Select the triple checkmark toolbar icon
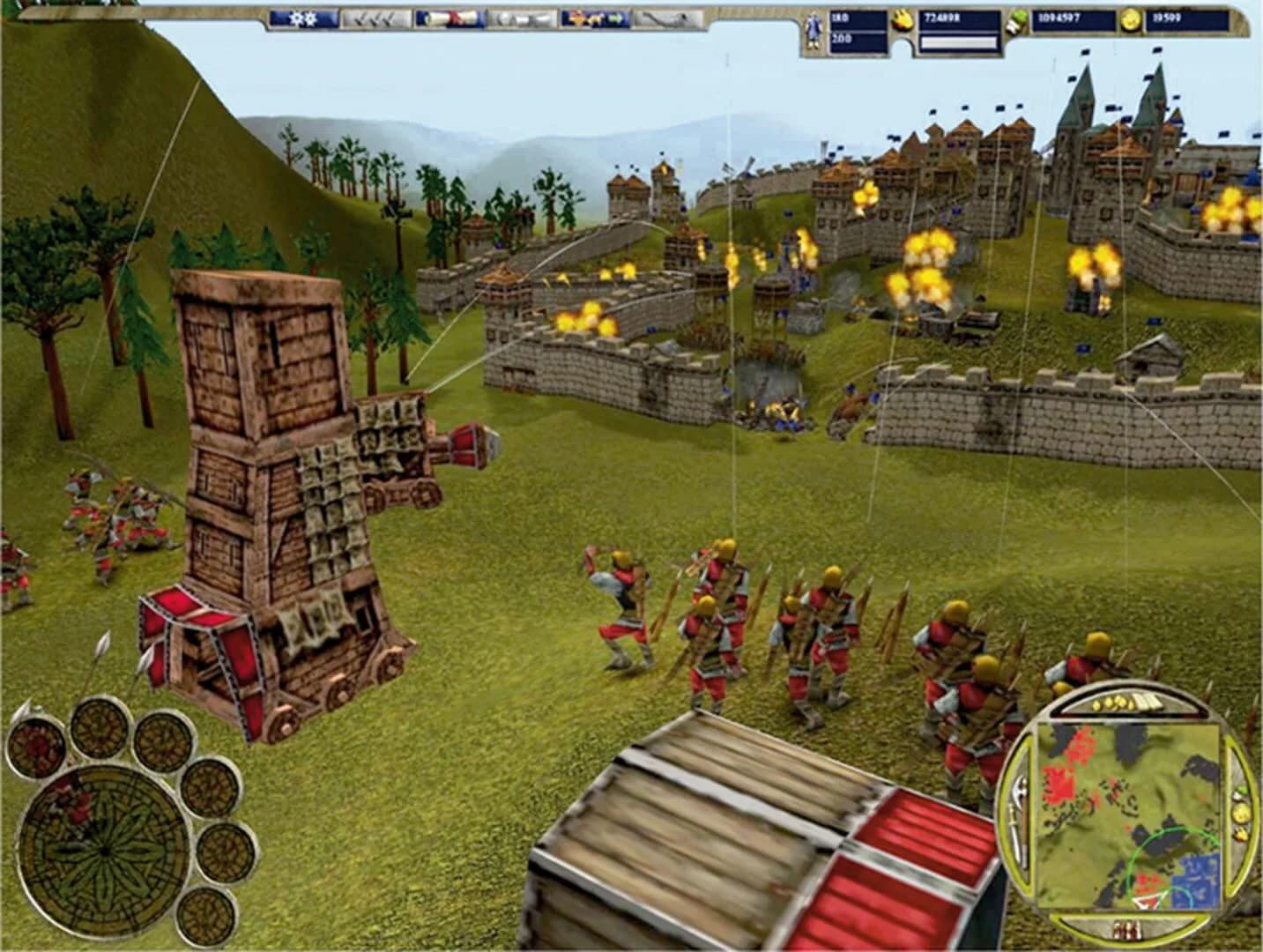1263x952 pixels. point(372,18)
